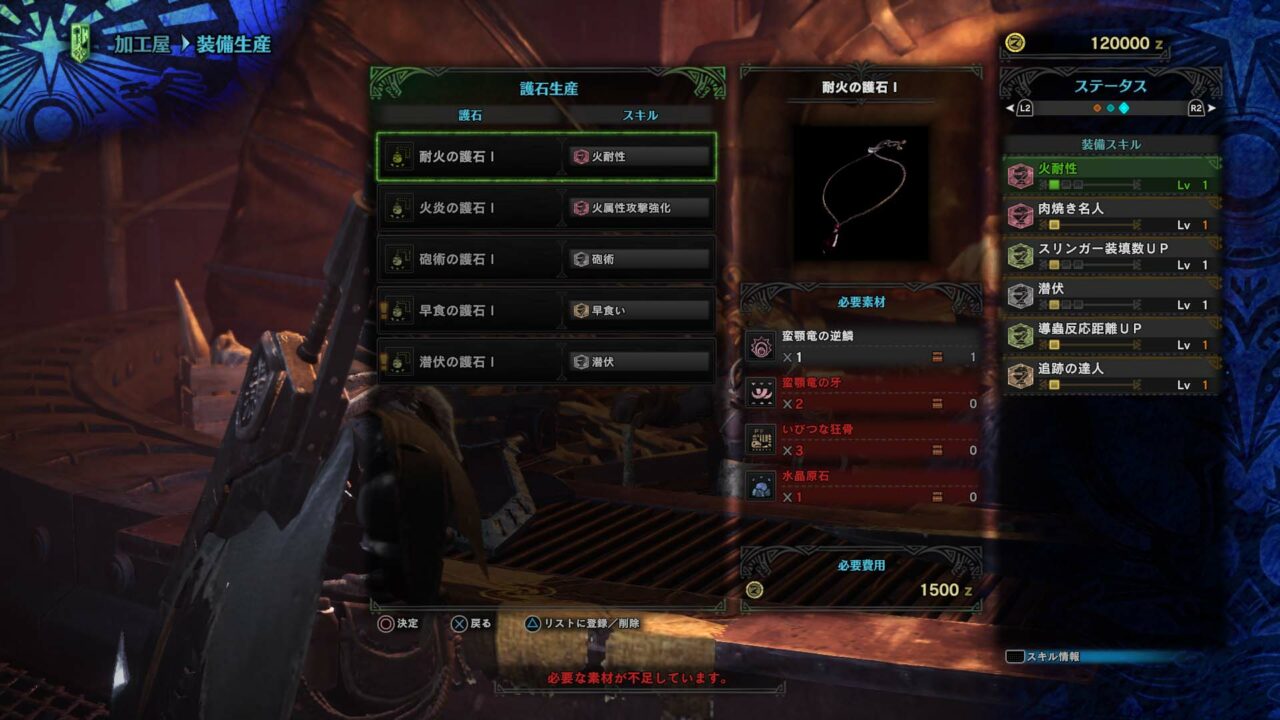The width and height of the screenshot is (1280, 720).
Task: Select the 肉焼き名人 skill icon in 装備スキル panel
Action: coord(1021,214)
